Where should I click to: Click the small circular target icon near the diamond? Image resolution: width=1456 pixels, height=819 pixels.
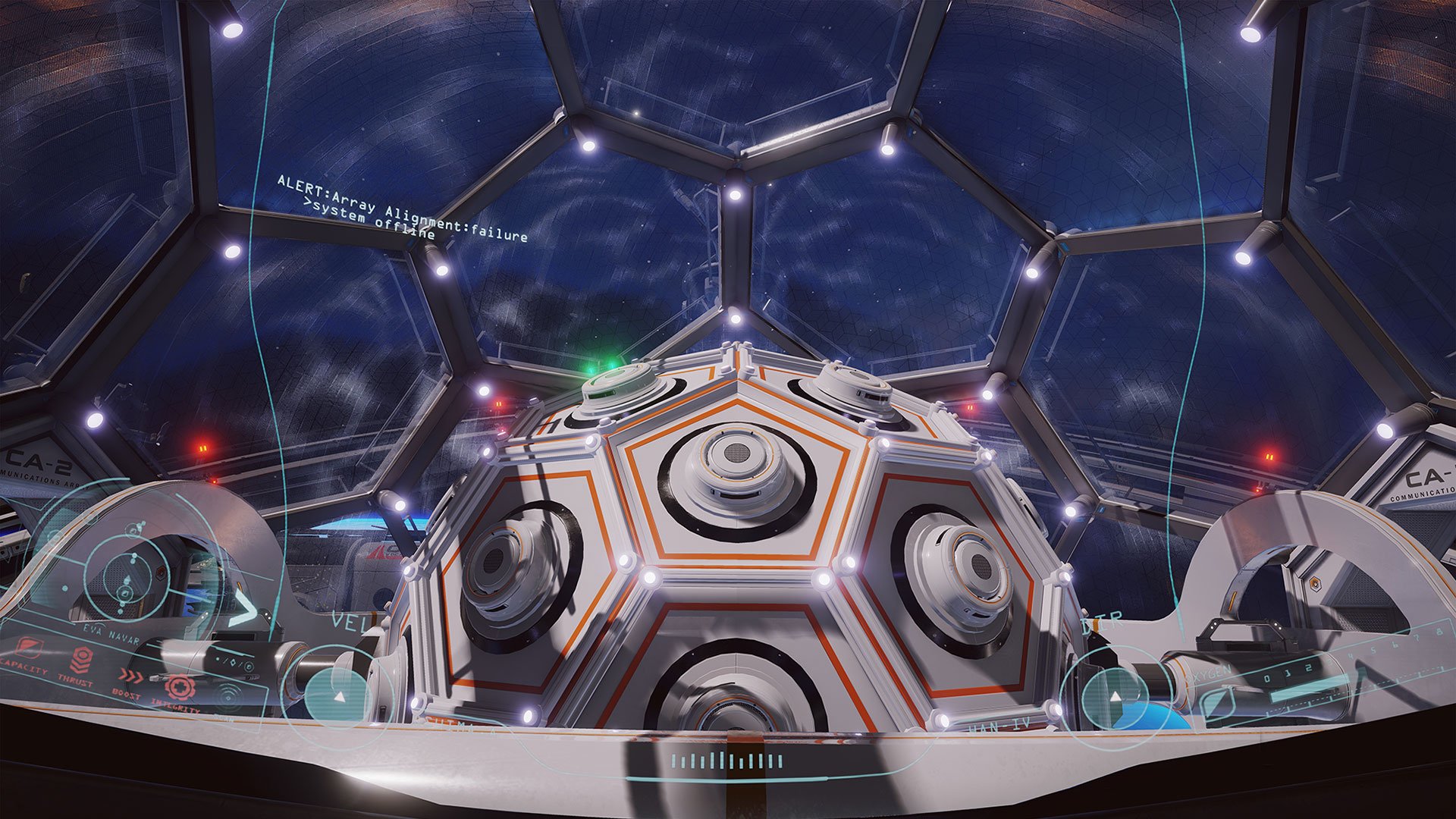pos(248,667)
